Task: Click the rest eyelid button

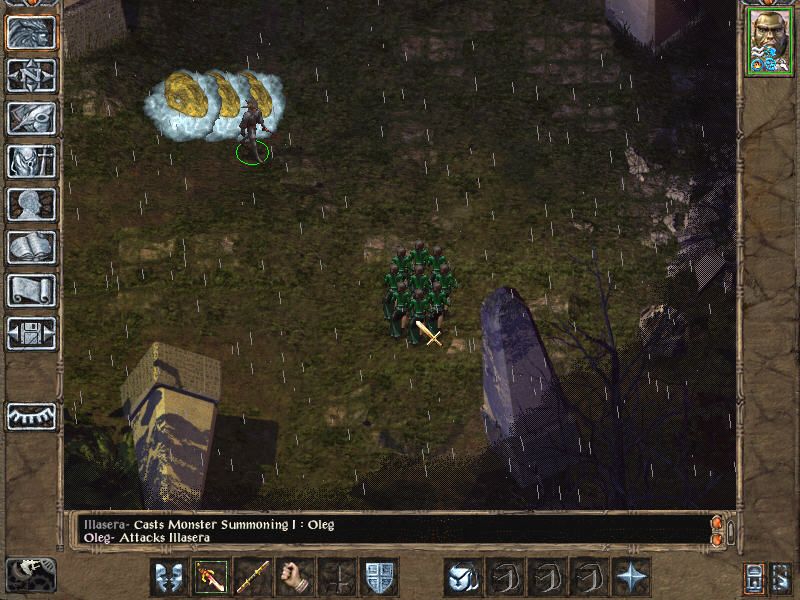Action: [32, 416]
